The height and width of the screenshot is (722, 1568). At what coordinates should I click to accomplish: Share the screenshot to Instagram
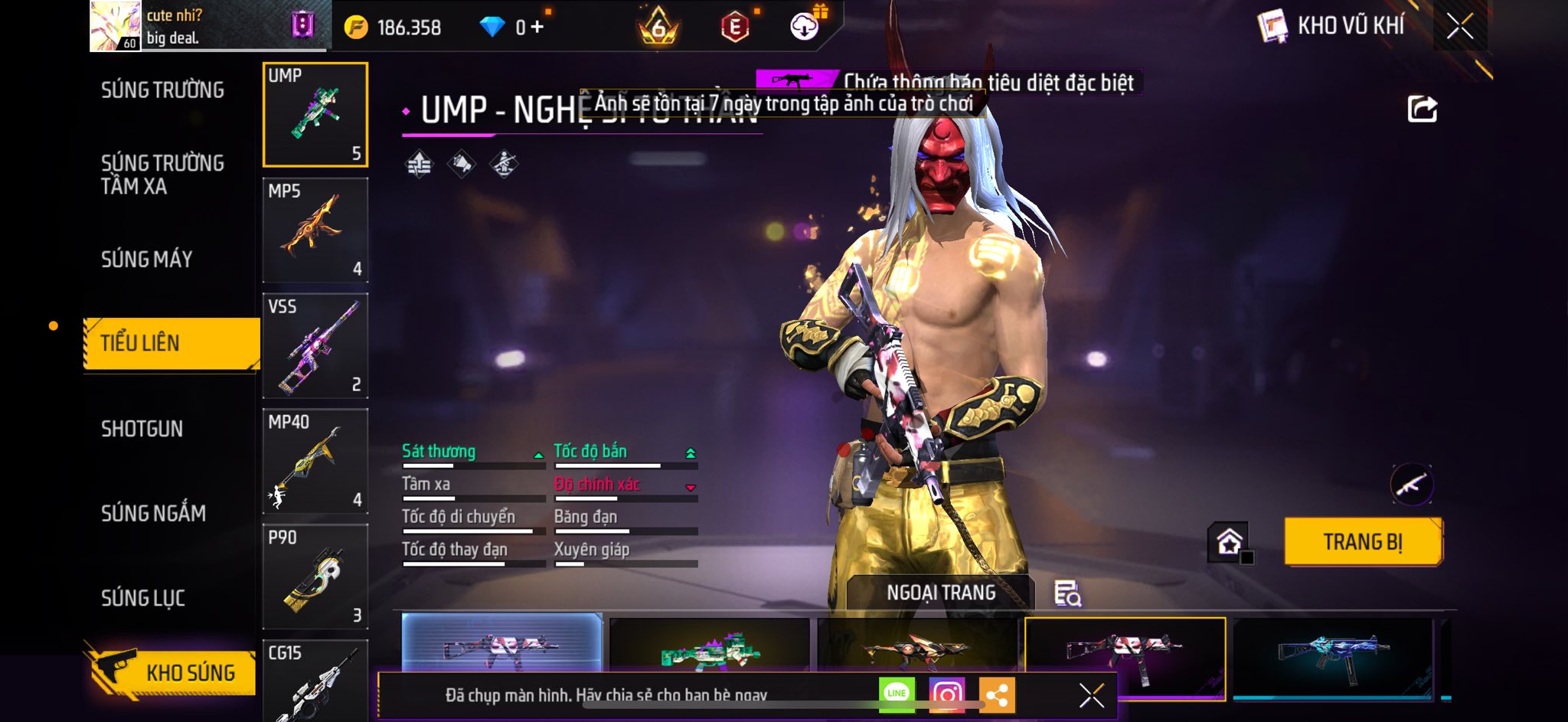(x=946, y=694)
